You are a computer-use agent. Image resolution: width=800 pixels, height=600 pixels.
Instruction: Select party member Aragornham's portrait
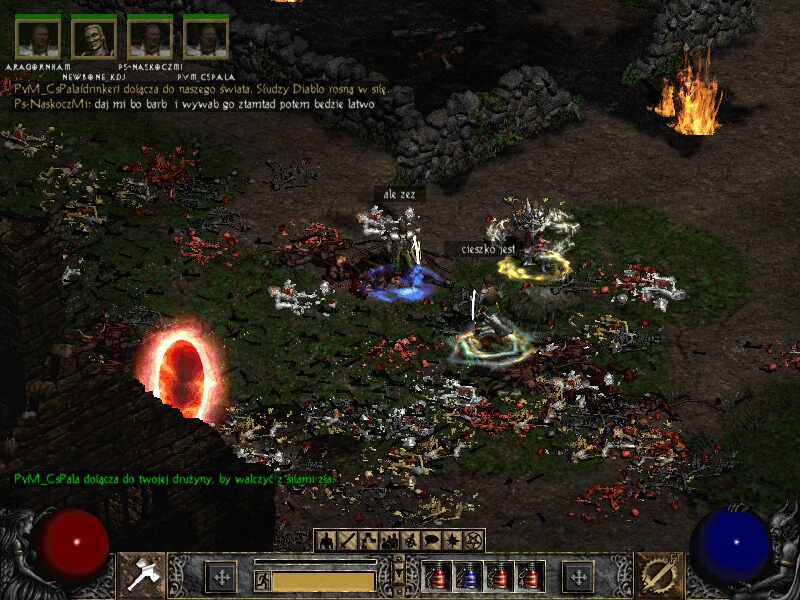(x=38, y=38)
